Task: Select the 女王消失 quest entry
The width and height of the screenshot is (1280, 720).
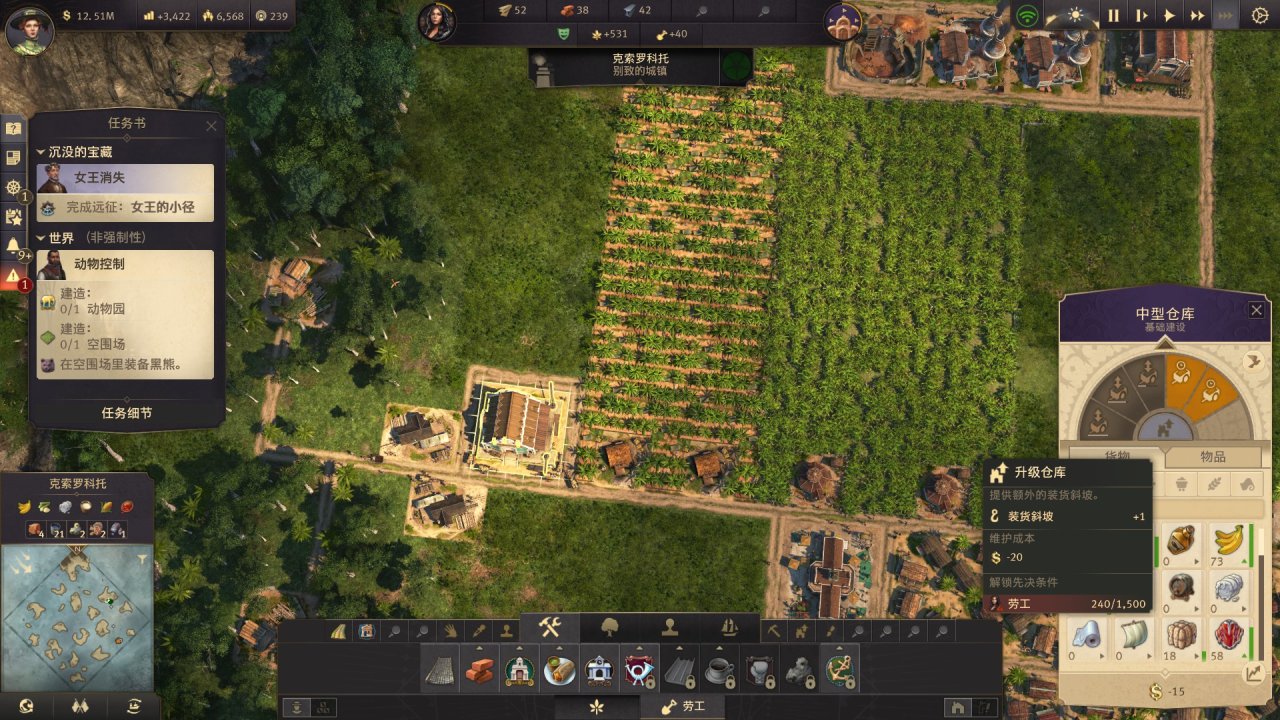Action: click(126, 178)
